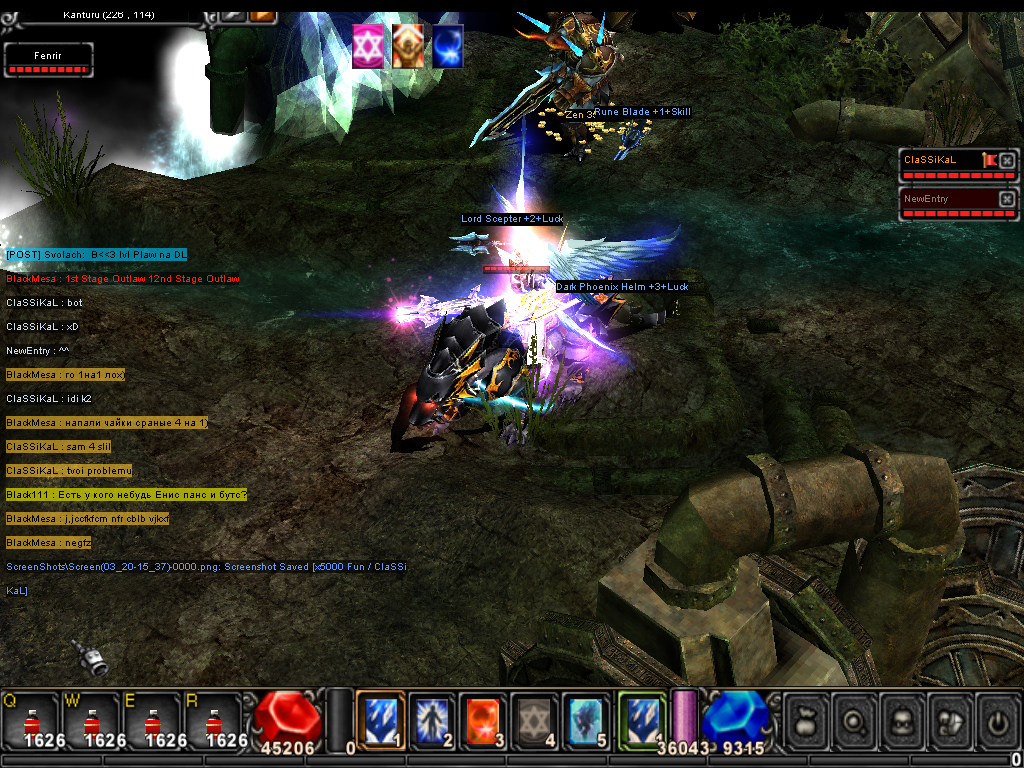1024x768 pixels.
Task: Remove NewEntry with the X button
Action: coord(1007,199)
